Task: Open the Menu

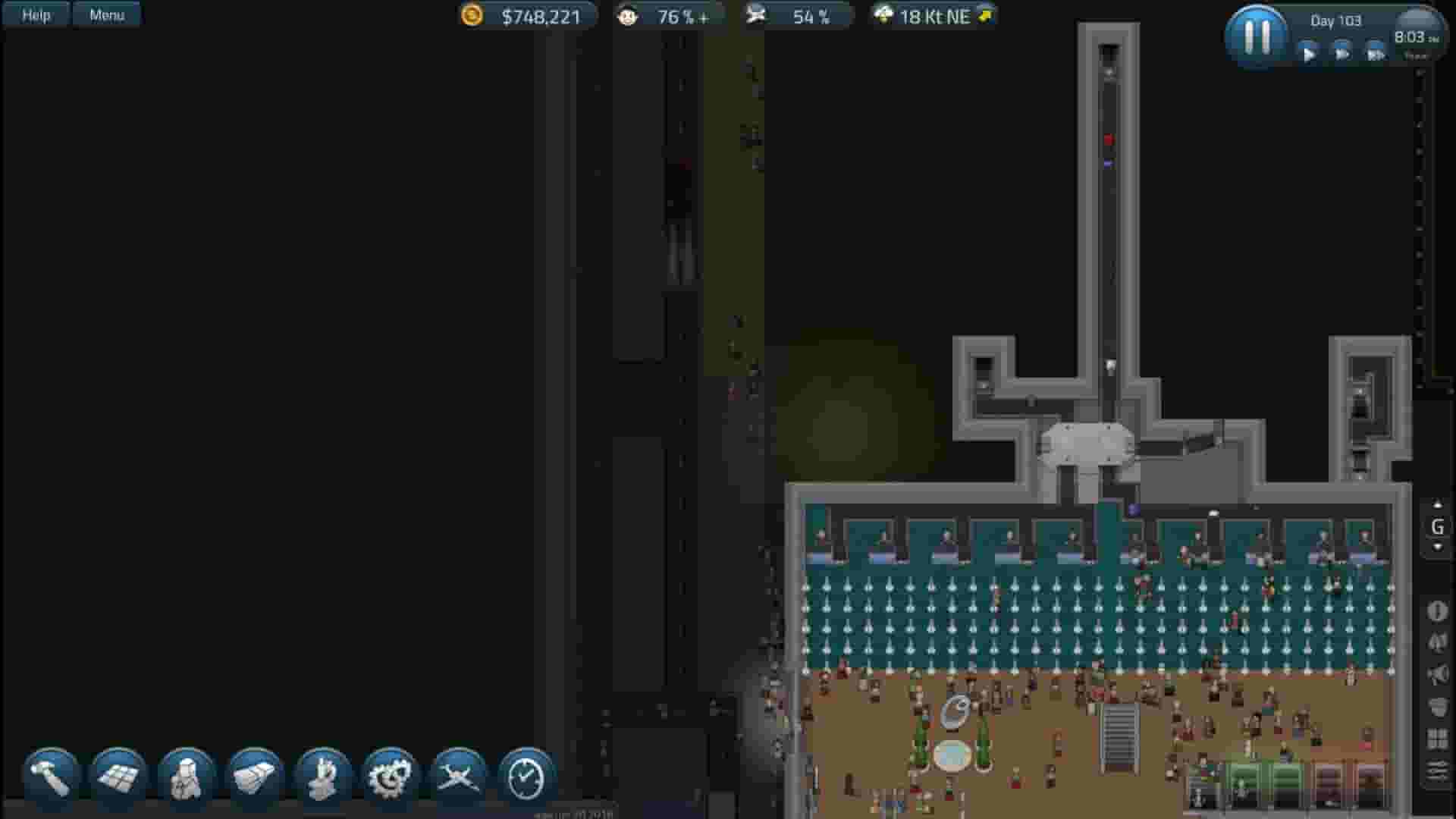Action: [x=106, y=14]
